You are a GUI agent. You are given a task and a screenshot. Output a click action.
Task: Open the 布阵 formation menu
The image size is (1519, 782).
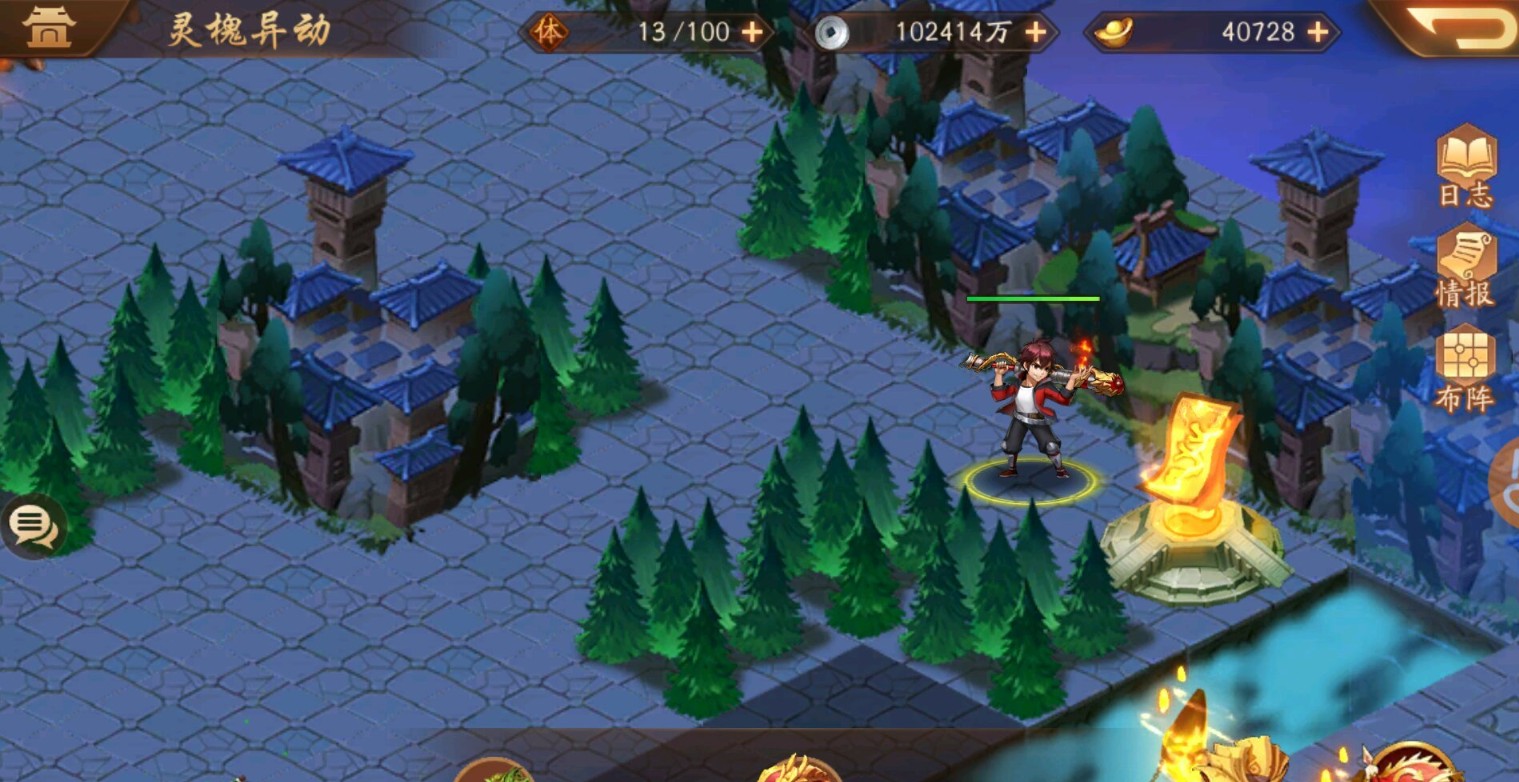coord(1466,369)
